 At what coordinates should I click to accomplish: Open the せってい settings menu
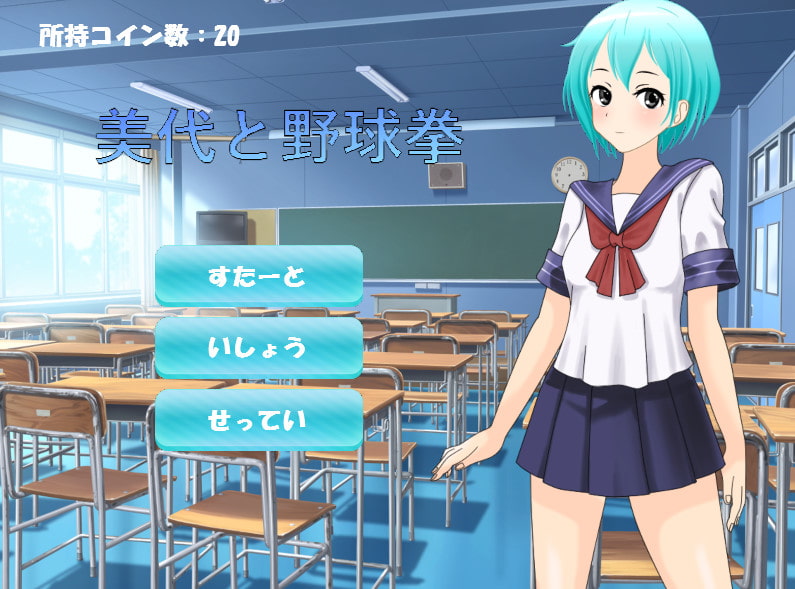pos(258,419)
